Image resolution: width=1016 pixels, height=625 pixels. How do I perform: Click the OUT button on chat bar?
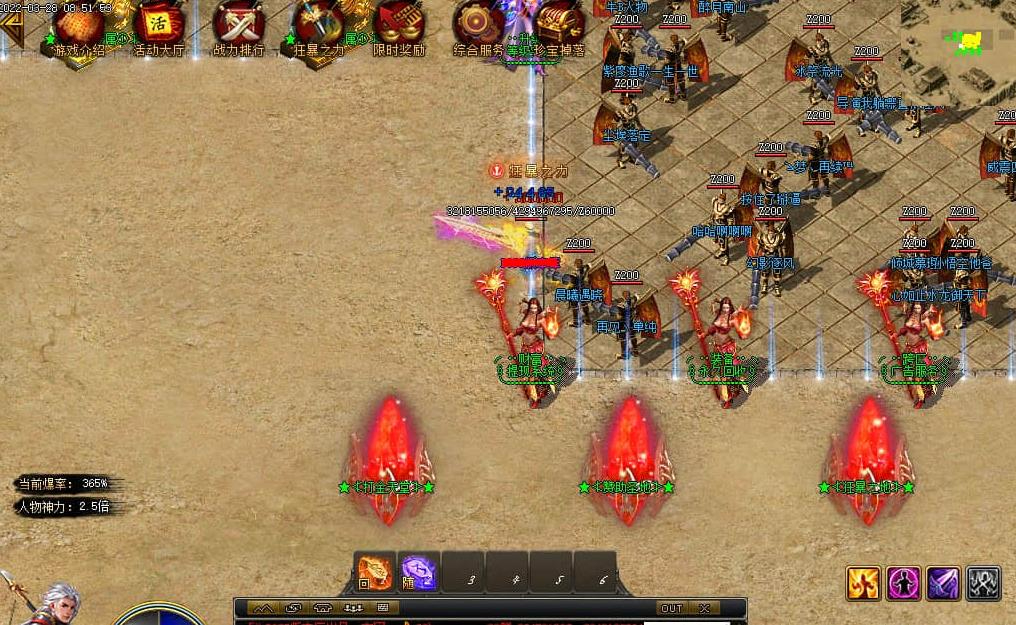pyautogui.click(x=671, y=608)
